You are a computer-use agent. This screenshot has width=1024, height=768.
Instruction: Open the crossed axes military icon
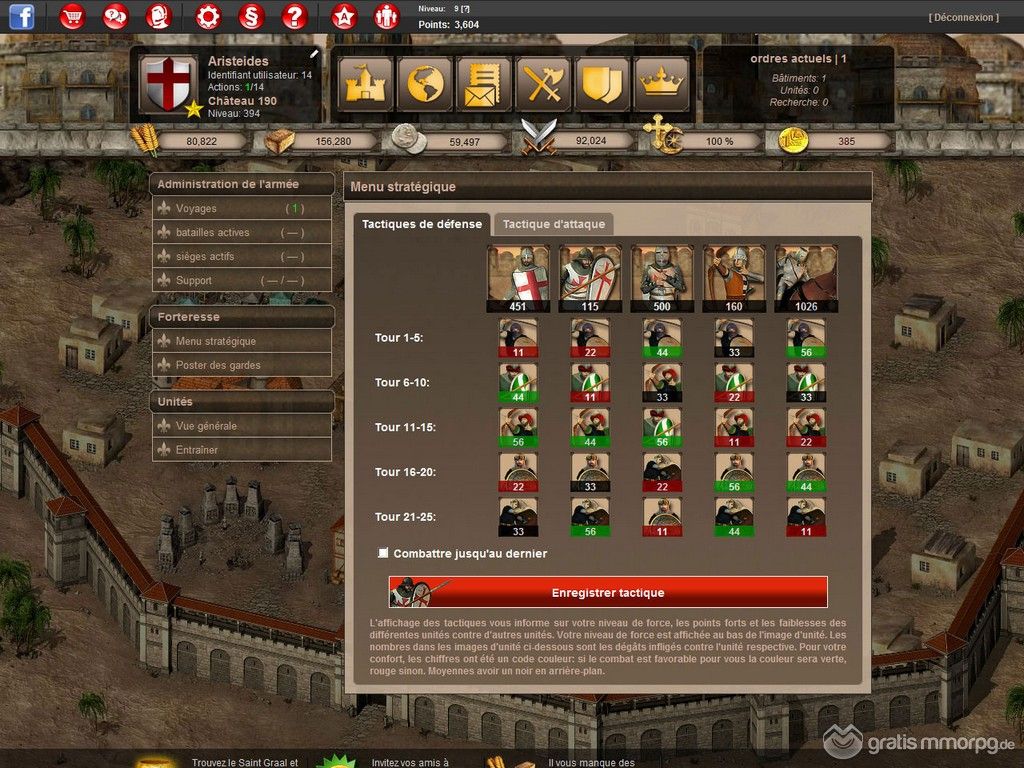coord(543,84)
